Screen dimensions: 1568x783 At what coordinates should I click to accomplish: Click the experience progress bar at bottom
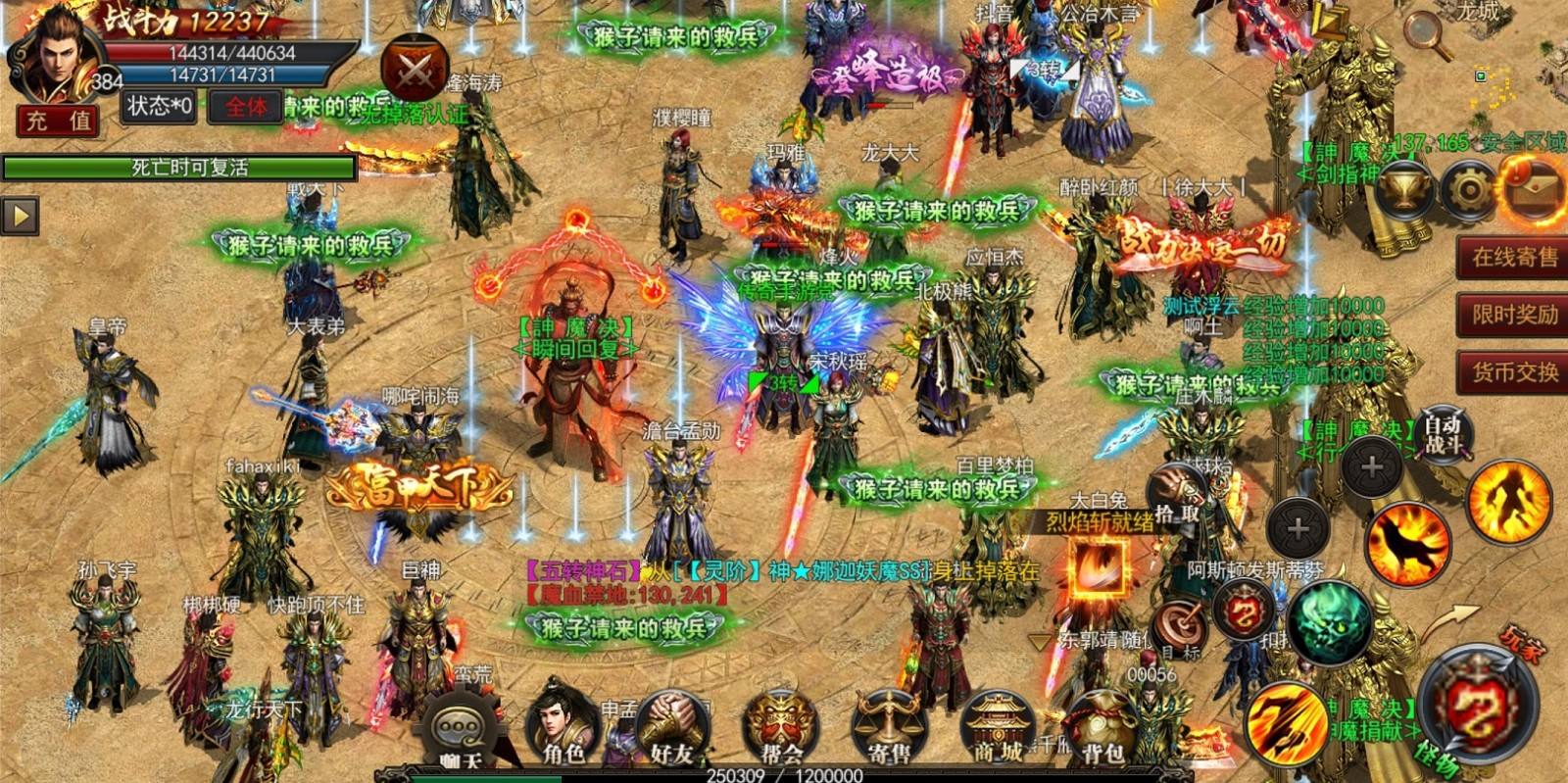[x=784, y=775]
